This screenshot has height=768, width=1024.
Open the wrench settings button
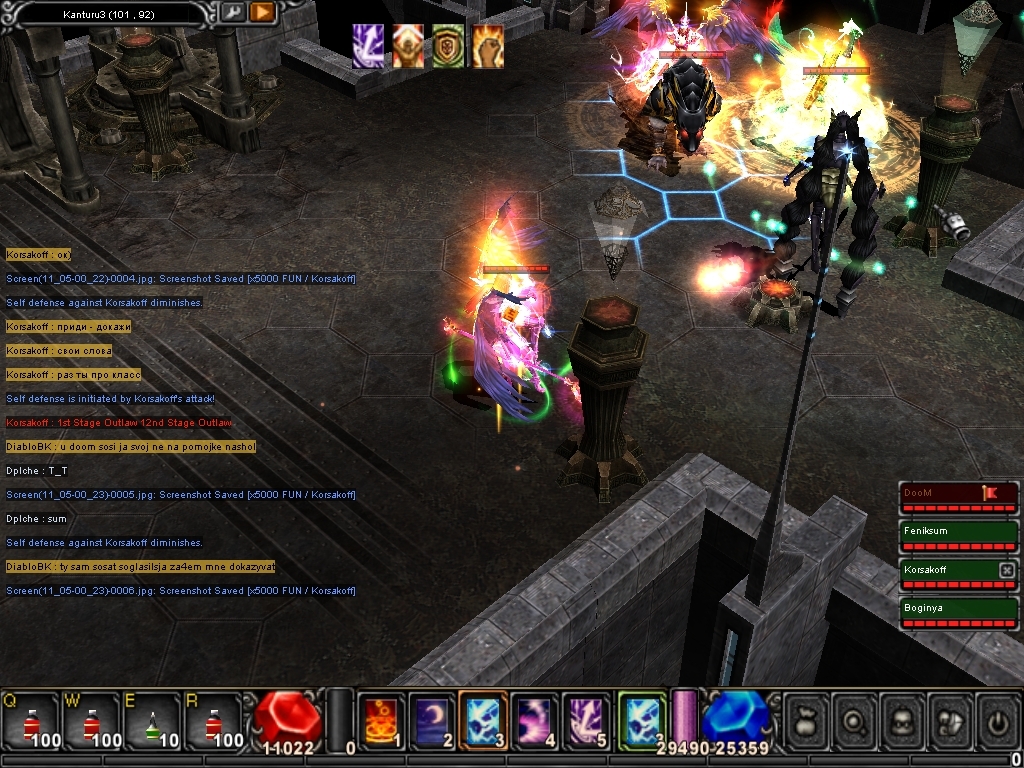point(232,13)
